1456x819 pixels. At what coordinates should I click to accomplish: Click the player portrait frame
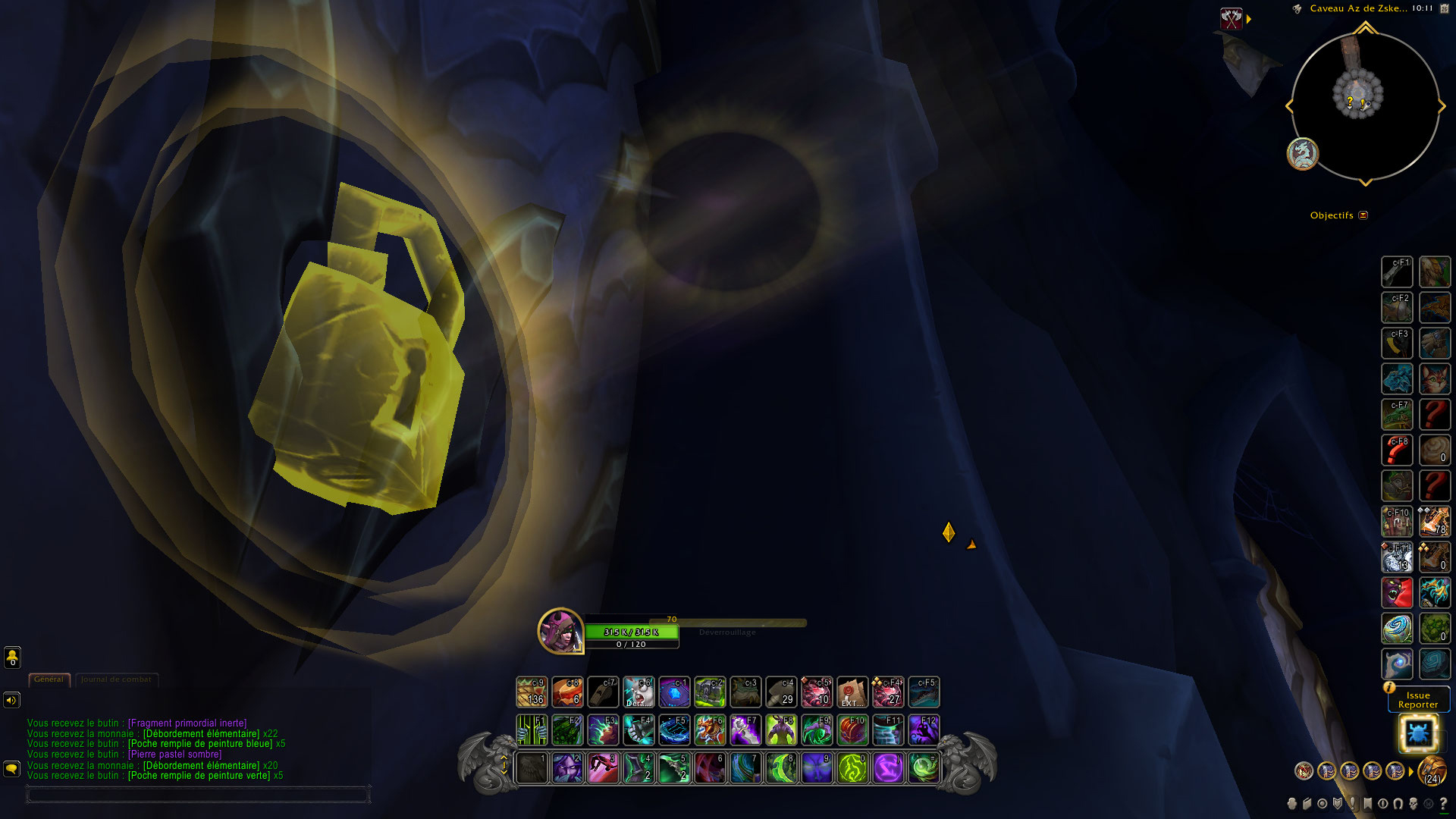coord(560,630)
